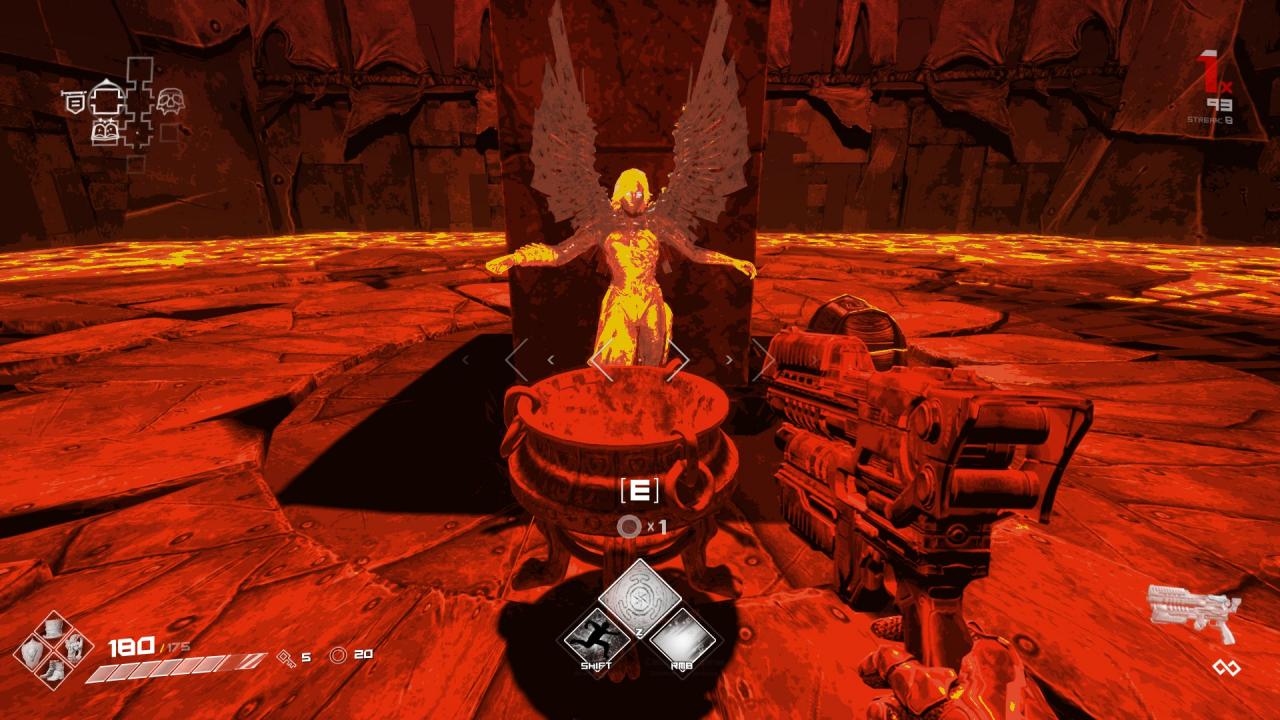Viewport: 1280px width, 720px height.
Task: Pick the shop banner map marker
Action: click(73, 101)
